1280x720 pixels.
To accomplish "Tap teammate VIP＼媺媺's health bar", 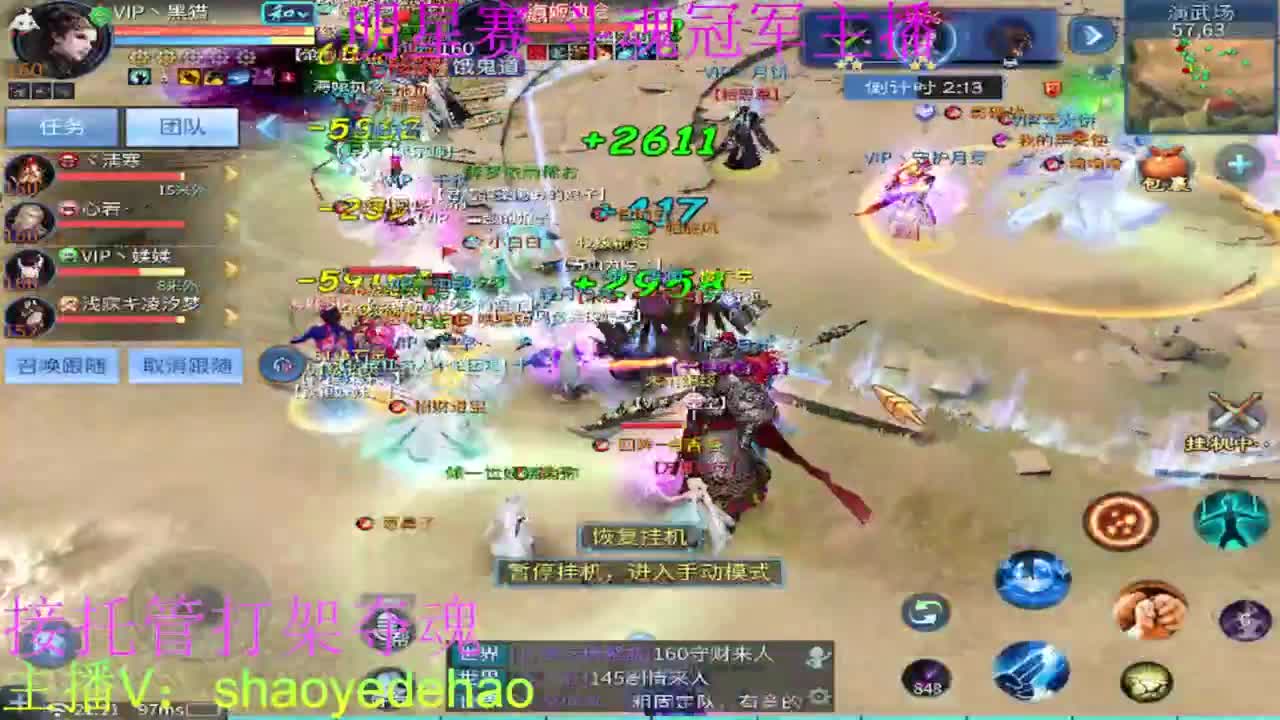I will pos(118,270).
